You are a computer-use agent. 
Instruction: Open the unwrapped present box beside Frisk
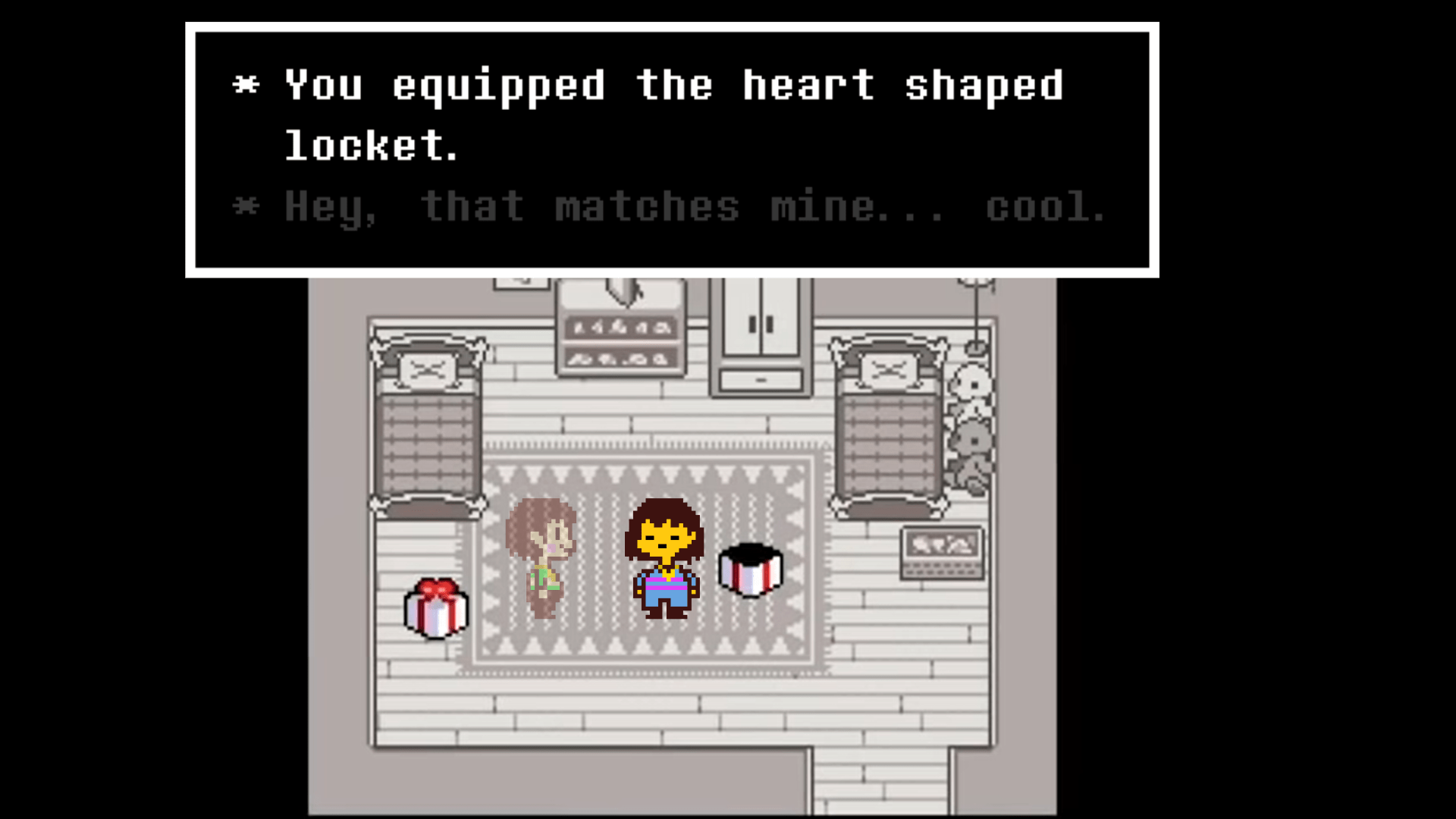coord(749,569)
